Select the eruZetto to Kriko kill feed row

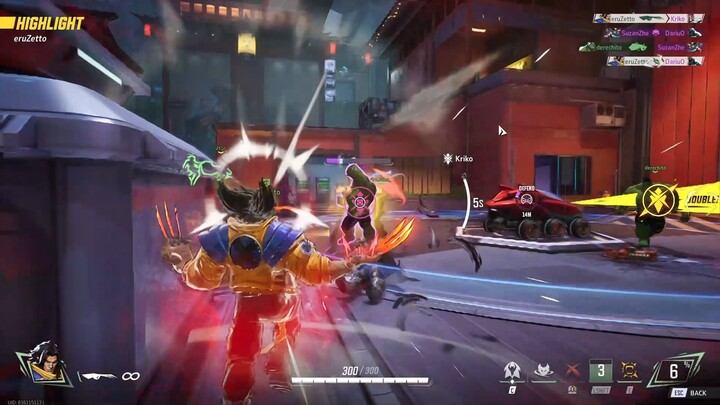pyautogui.click(x=640, y=18)
